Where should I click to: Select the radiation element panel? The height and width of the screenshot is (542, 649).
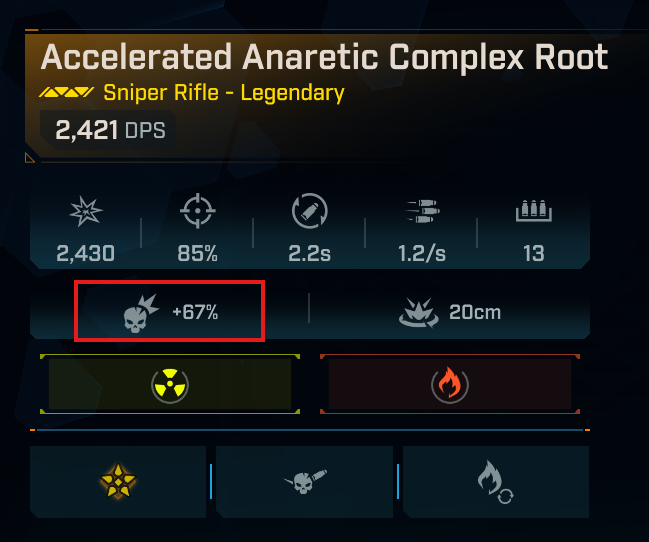169,383
